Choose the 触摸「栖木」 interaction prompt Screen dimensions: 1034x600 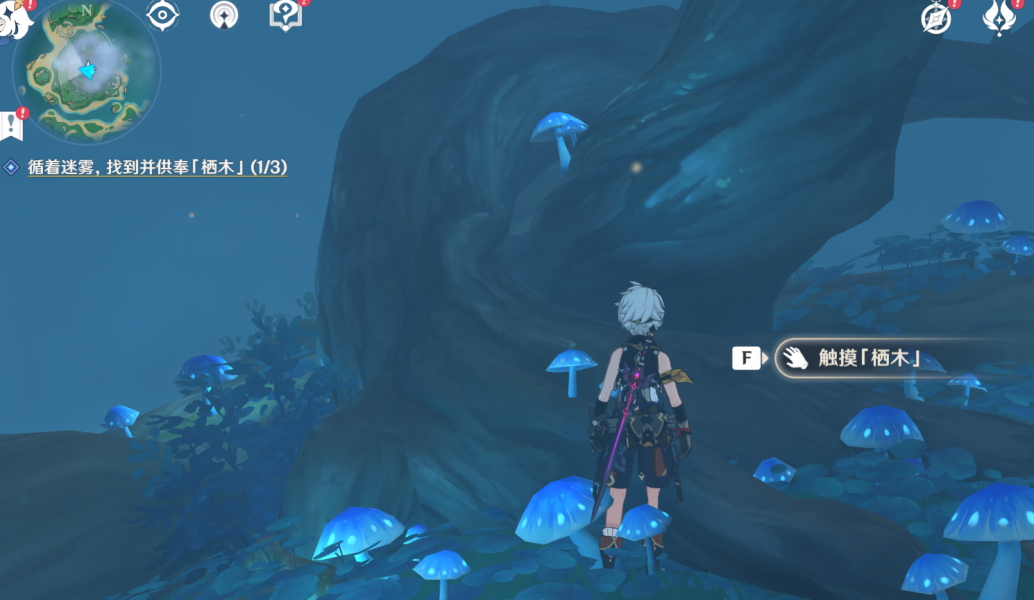(x=866, y=358)
